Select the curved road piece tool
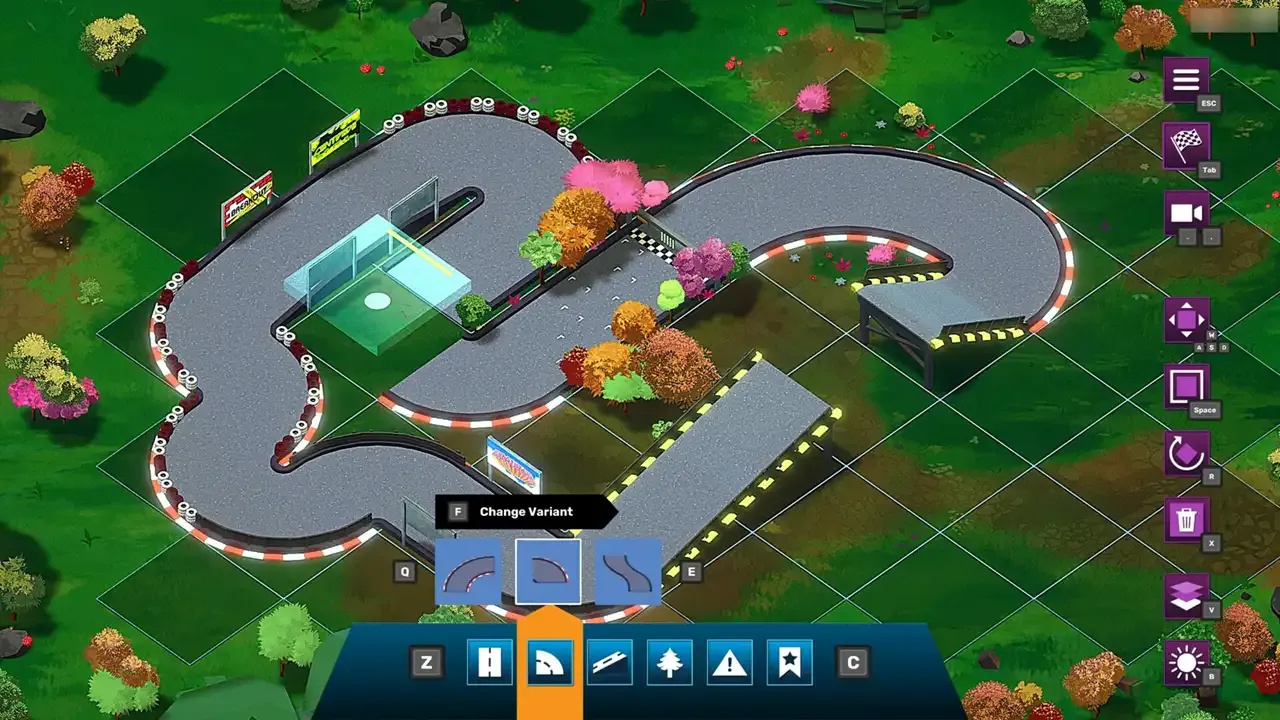The height and width of the screenshot is (720, 1280). pos(549,661)
